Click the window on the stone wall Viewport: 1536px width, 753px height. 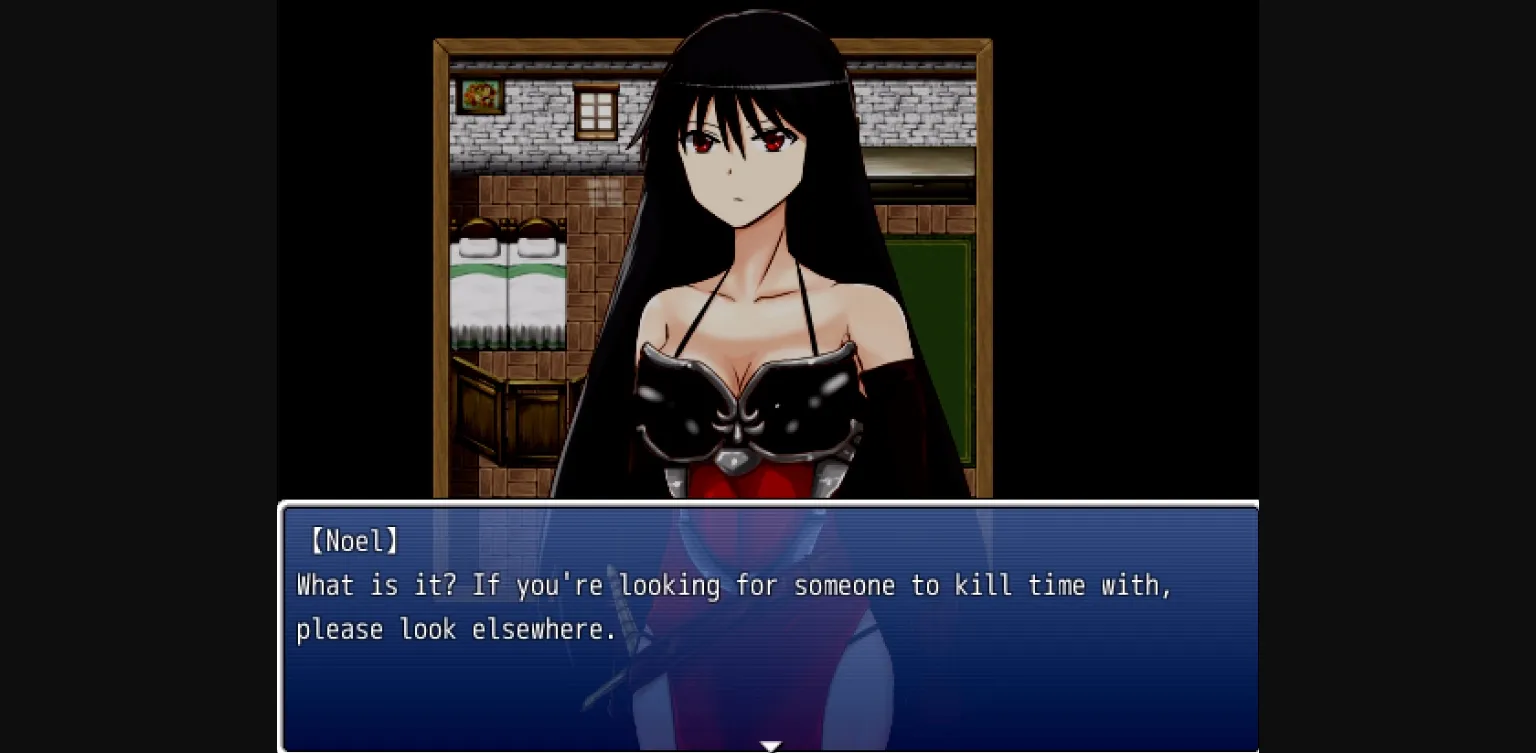(597, 108)
